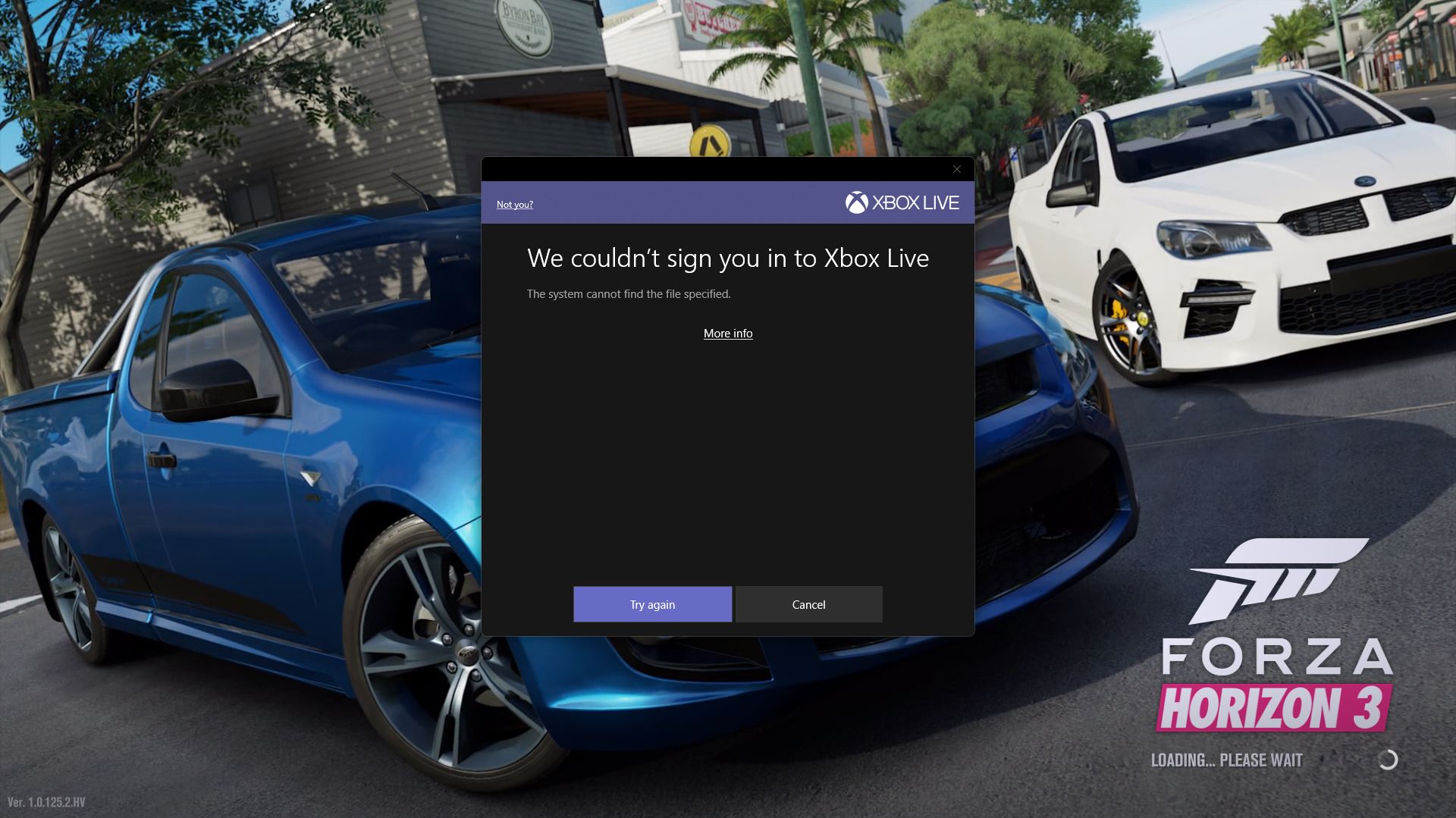Click the highlighted Try again action
This screenshot has width=1456, height=818.
tap(651, 604)
